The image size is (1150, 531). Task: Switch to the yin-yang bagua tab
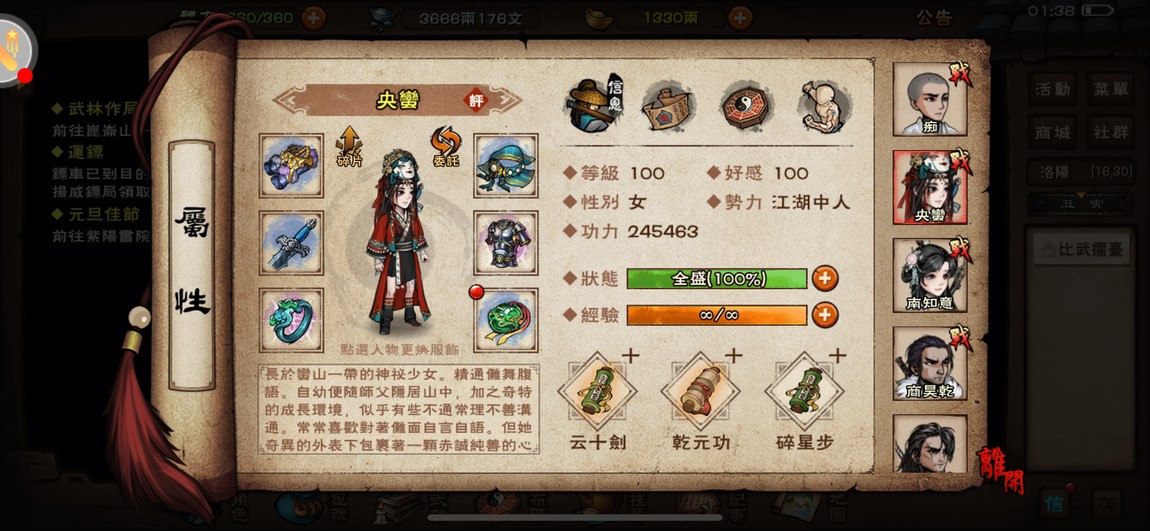[x=745, y=105]
